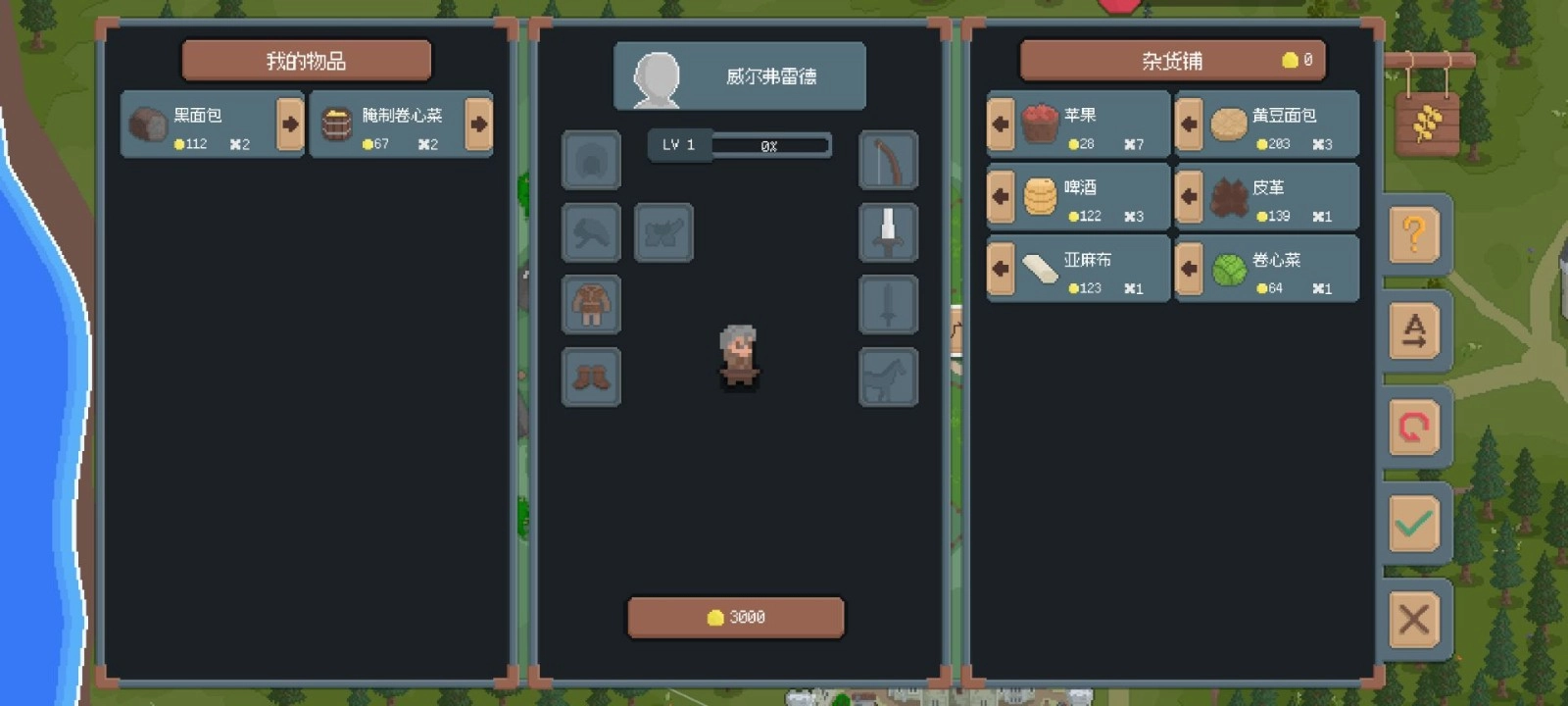The height and width of the screenshot is (706, 1568).
Task: Select the helmet equipment slot
Action: click(590, 160)
